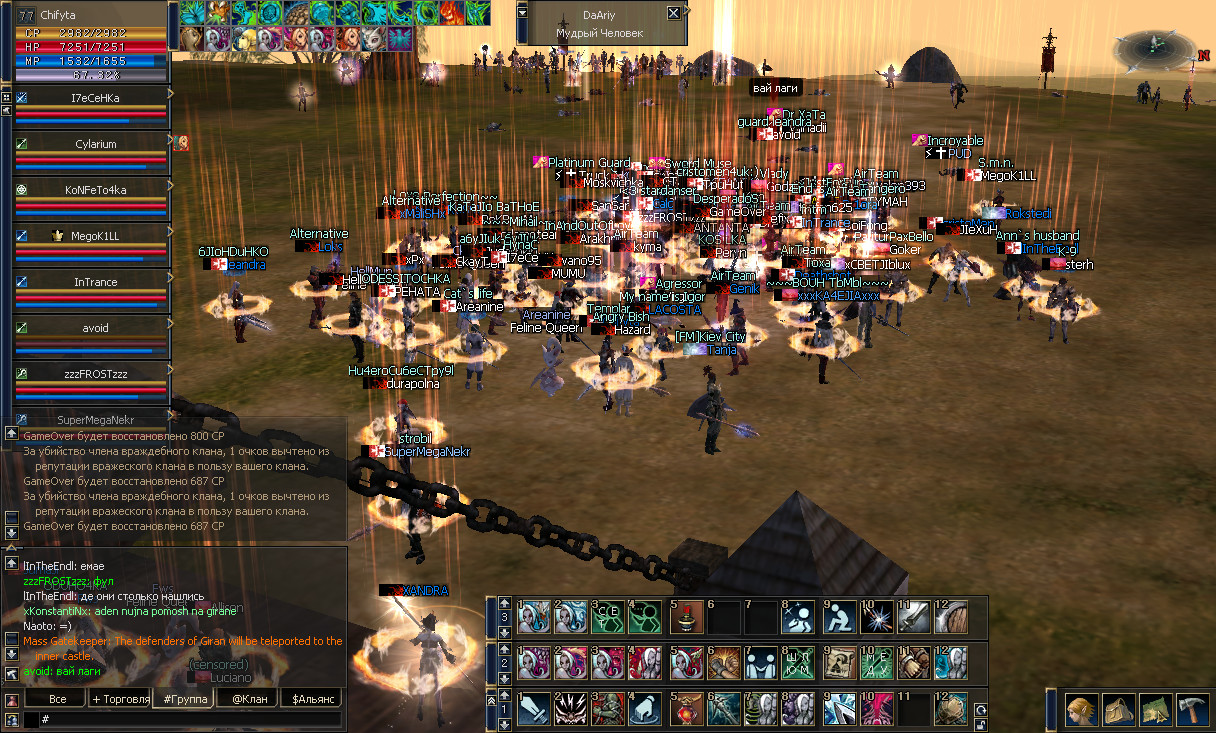Screen dimensions: 1216x733
Task: Select party member Cylarium
Action: coord(95,144)
